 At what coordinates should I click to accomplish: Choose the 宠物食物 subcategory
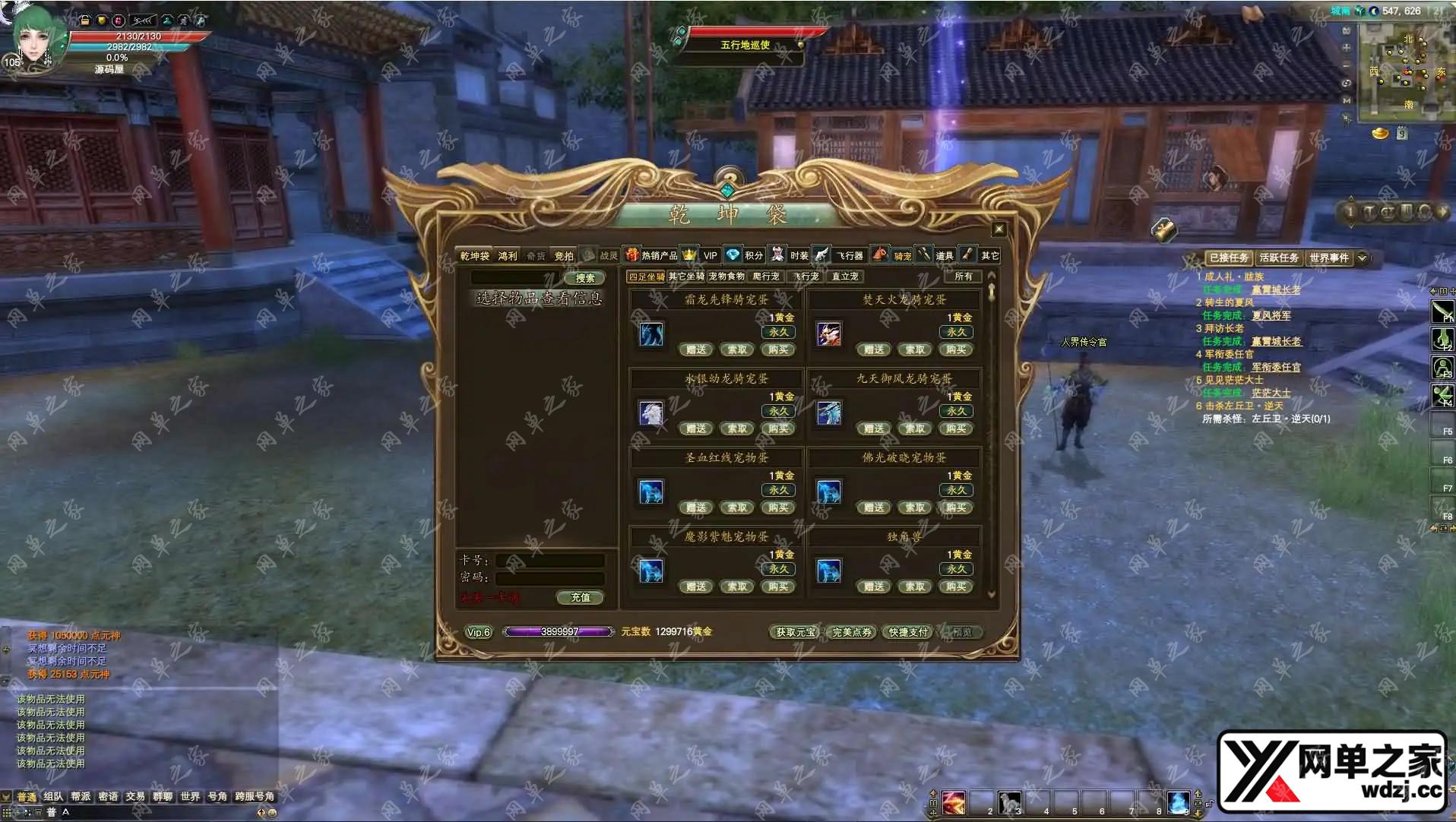coord(726,277)
